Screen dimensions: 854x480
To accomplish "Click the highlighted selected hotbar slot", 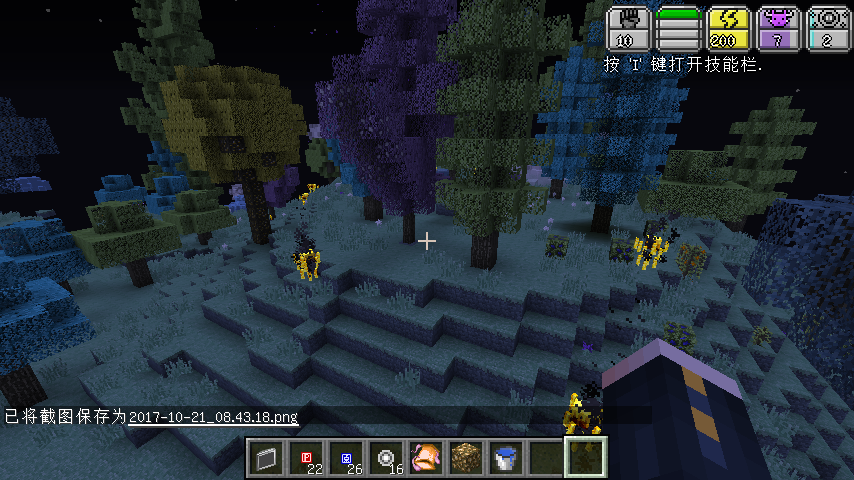I will [x=586, y=459].
